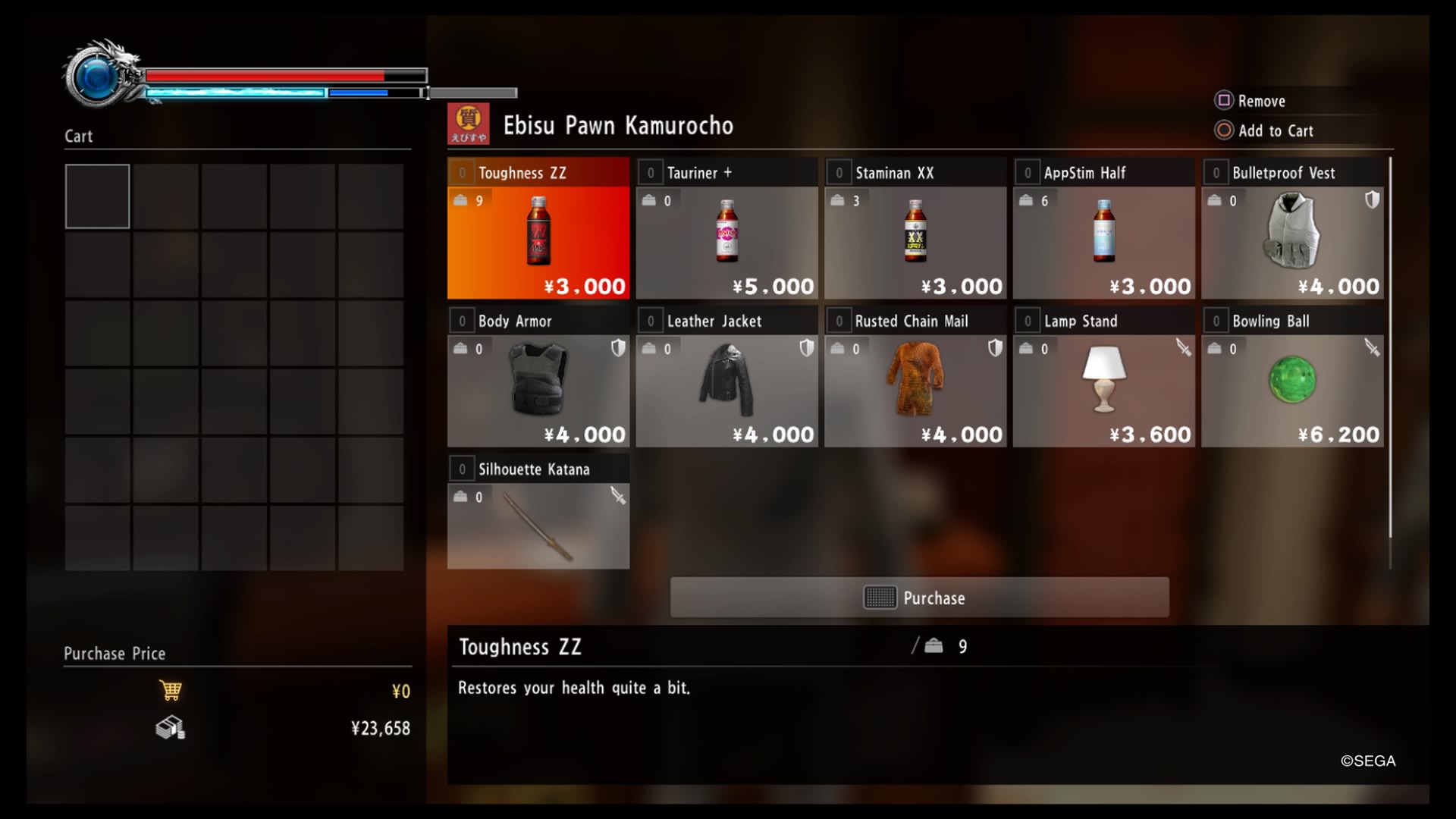Click the shopping cart icon beside Purchase Price
This screenshot has height=819, width=1456.
click(171, 690)
